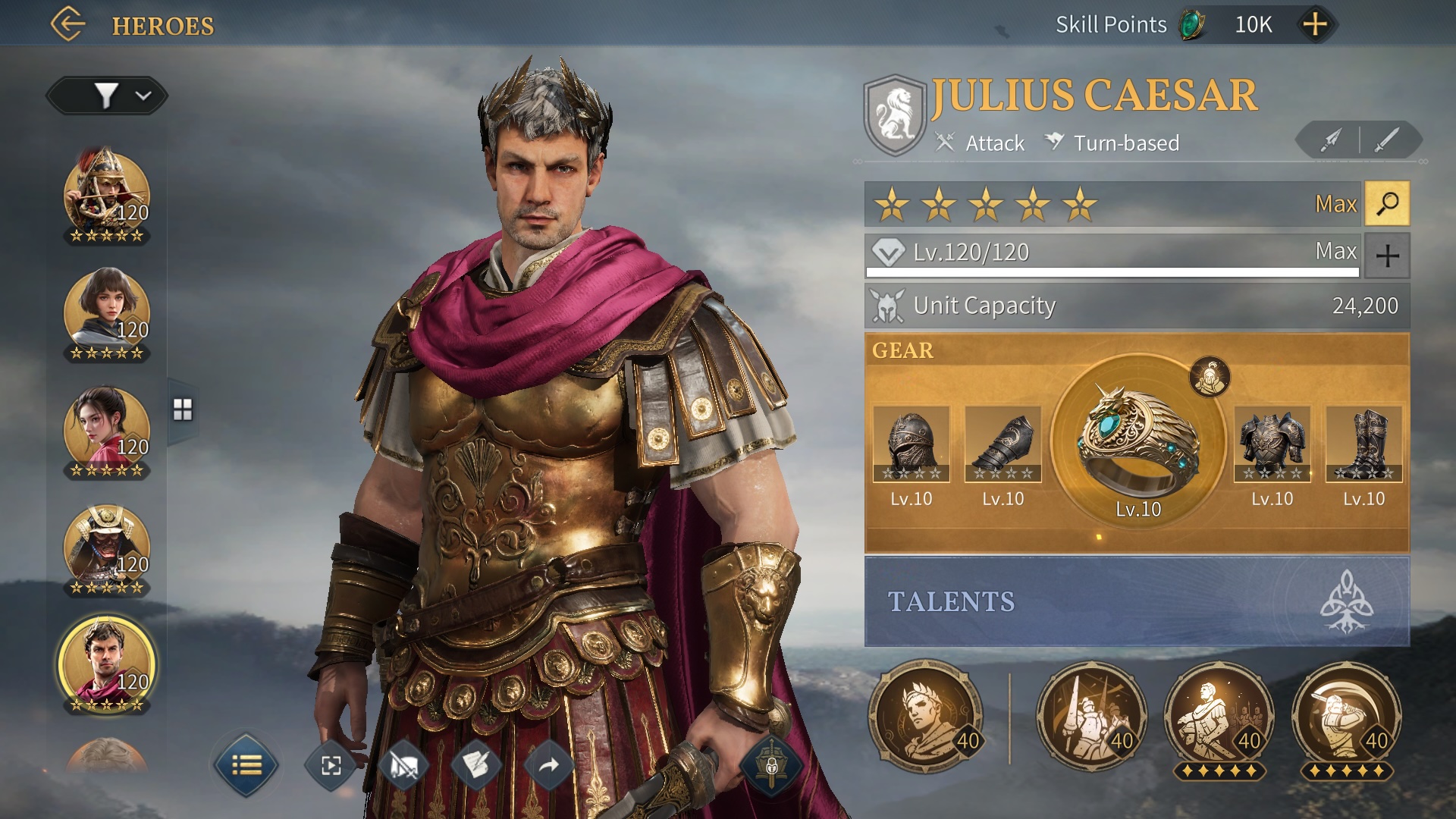Click the plus button beside Lv.120/120
This screenshot has height=819, width=1456.
(1387, 255)
